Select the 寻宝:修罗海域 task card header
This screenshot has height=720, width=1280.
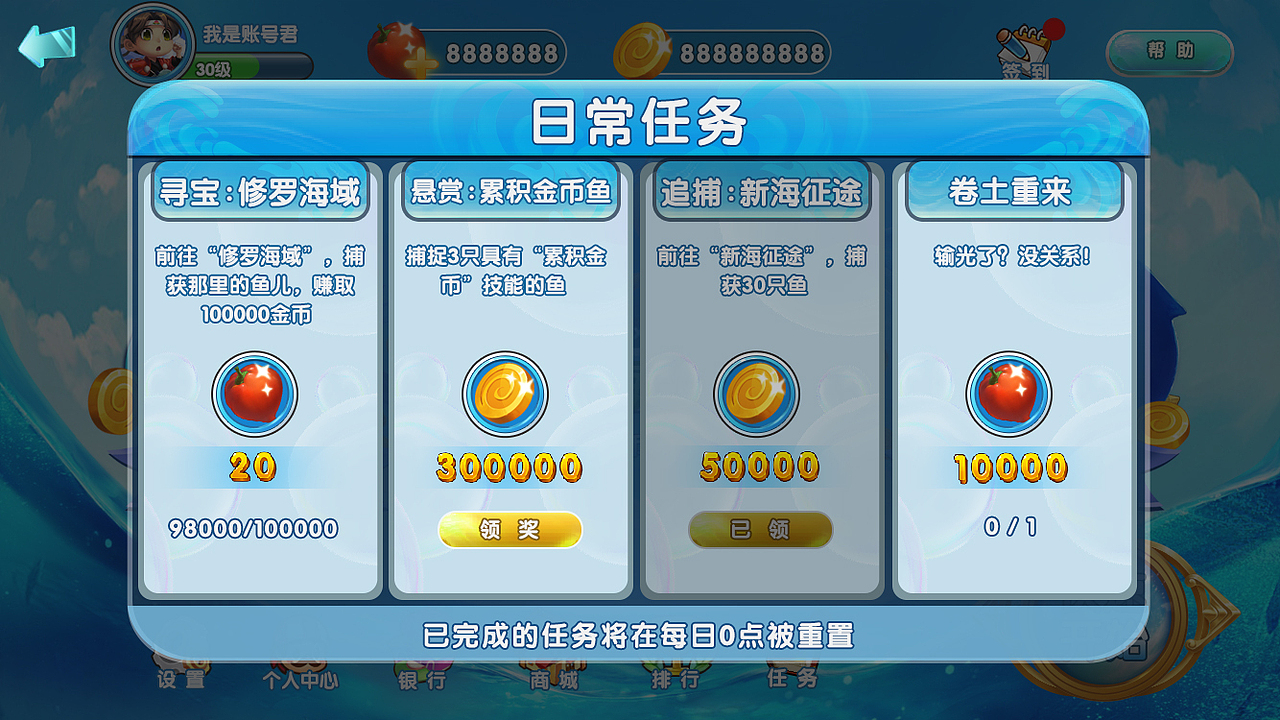262,191
